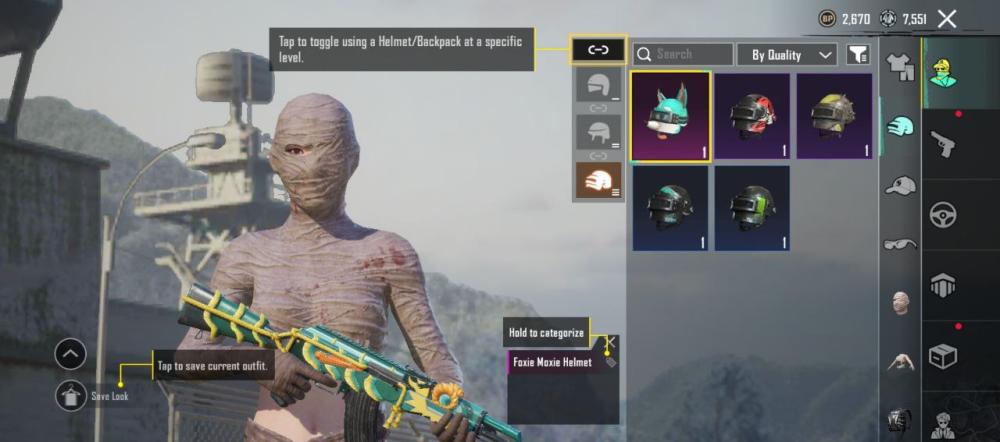Image resolution: width=1000 pixels, height=442 pixels.
Task: Choose the red and white helmet
Action: (x=753, y=116)
